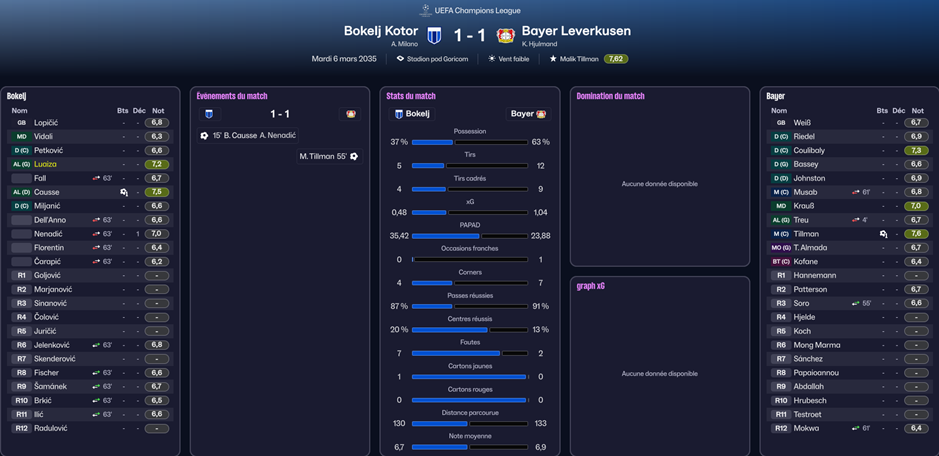View manager A. Milano's profile
939x456 pixels.
(404, 44)
